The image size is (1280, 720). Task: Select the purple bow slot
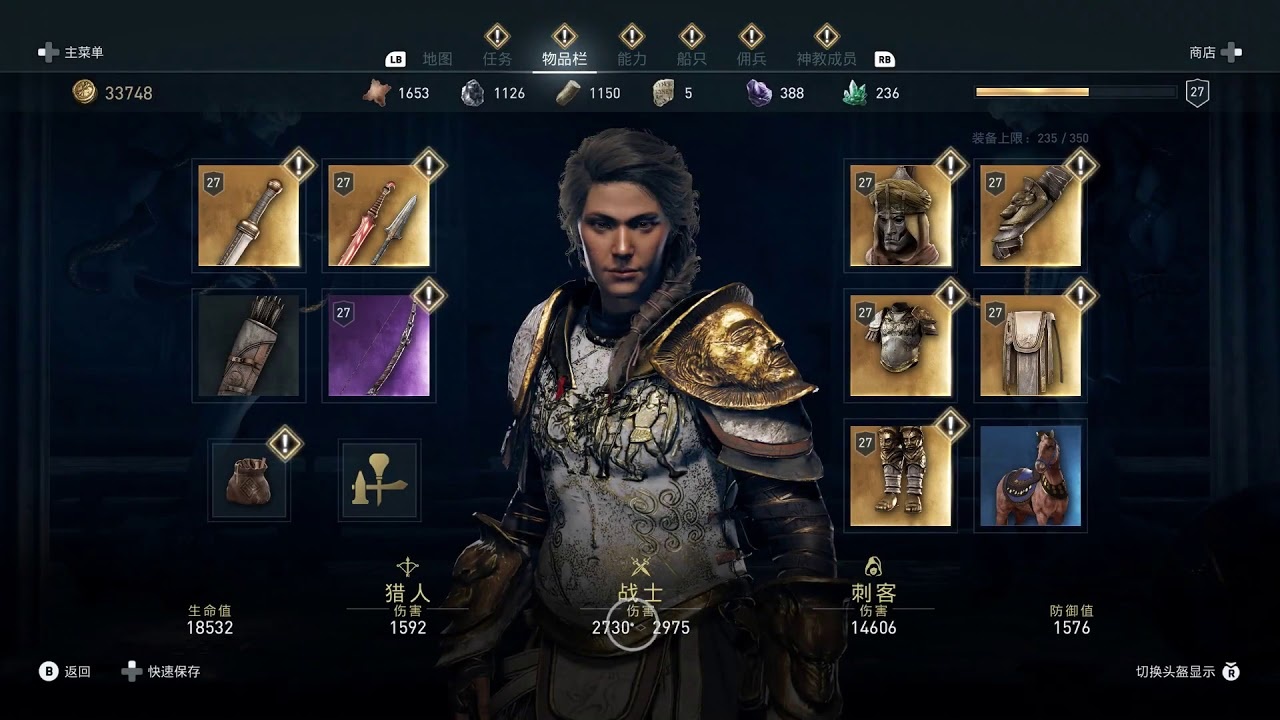coord(379,345)
